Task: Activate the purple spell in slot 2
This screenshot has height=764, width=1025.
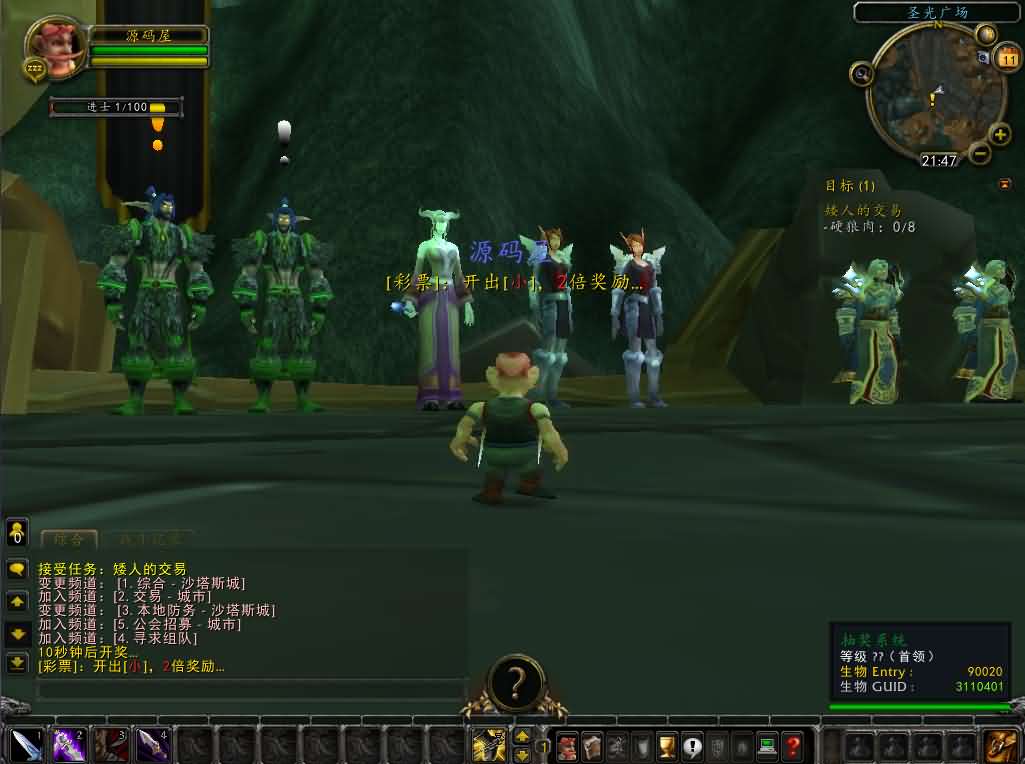Action: [68, 745]
